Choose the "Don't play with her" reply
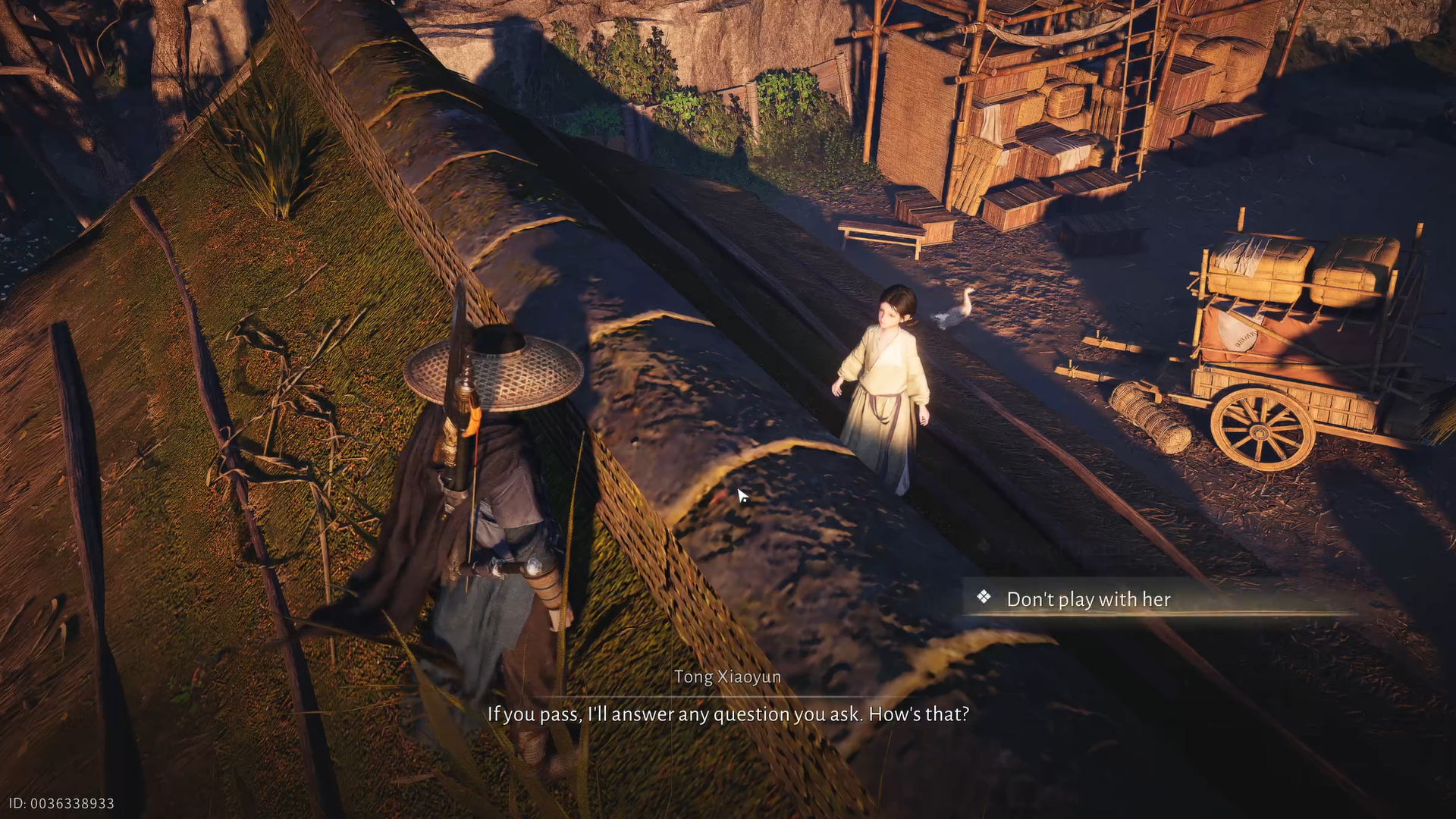Viewport: 1456px width, 819px height. click(x=1087, y=599)
